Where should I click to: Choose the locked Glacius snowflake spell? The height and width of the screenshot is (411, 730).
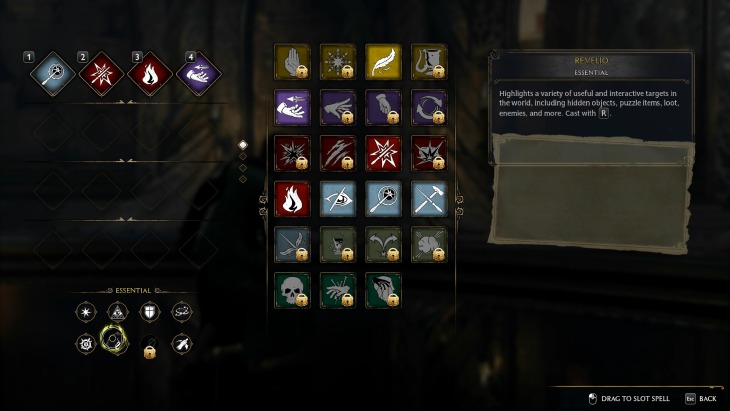(336, 62)
